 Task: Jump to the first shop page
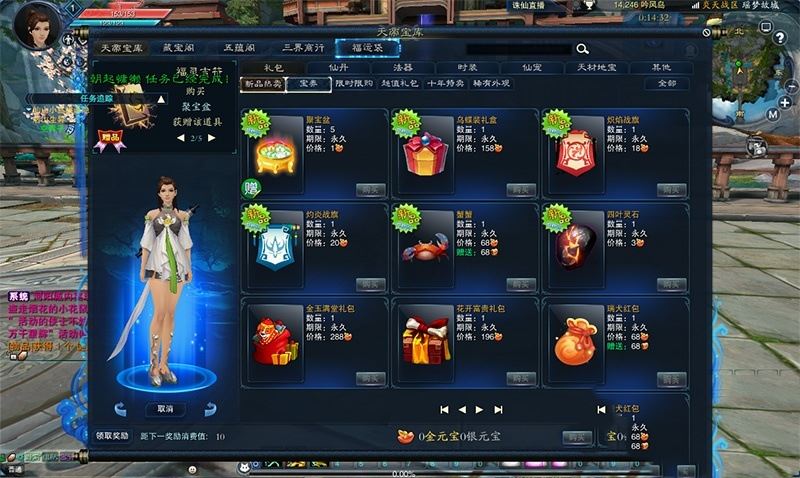(x=444, y=409)
